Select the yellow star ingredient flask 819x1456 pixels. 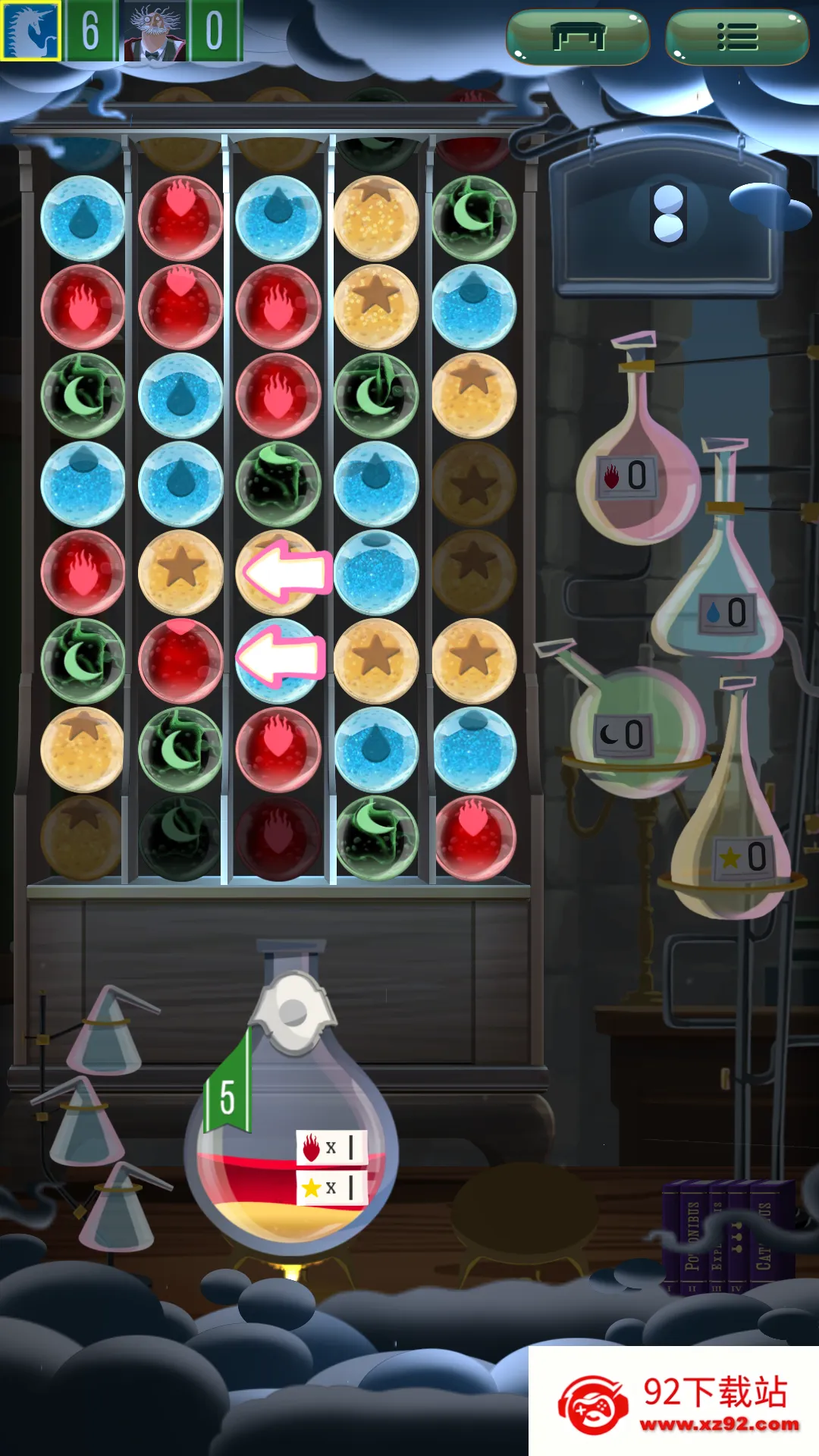(732, 849)
